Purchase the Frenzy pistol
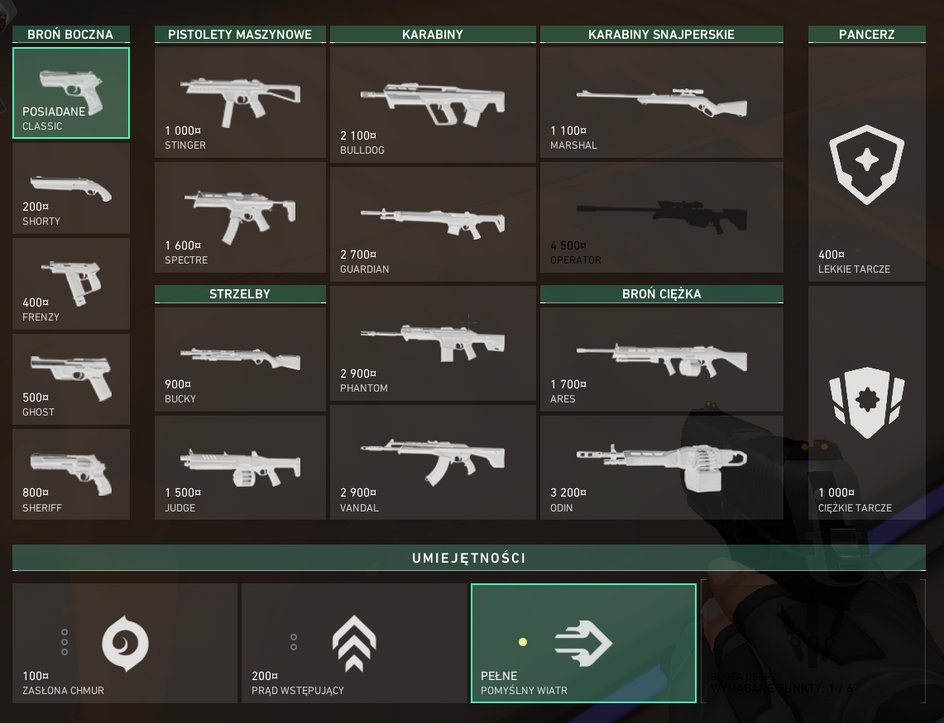The height and width of the screenshot is (723, 944). tap(71, 284)
